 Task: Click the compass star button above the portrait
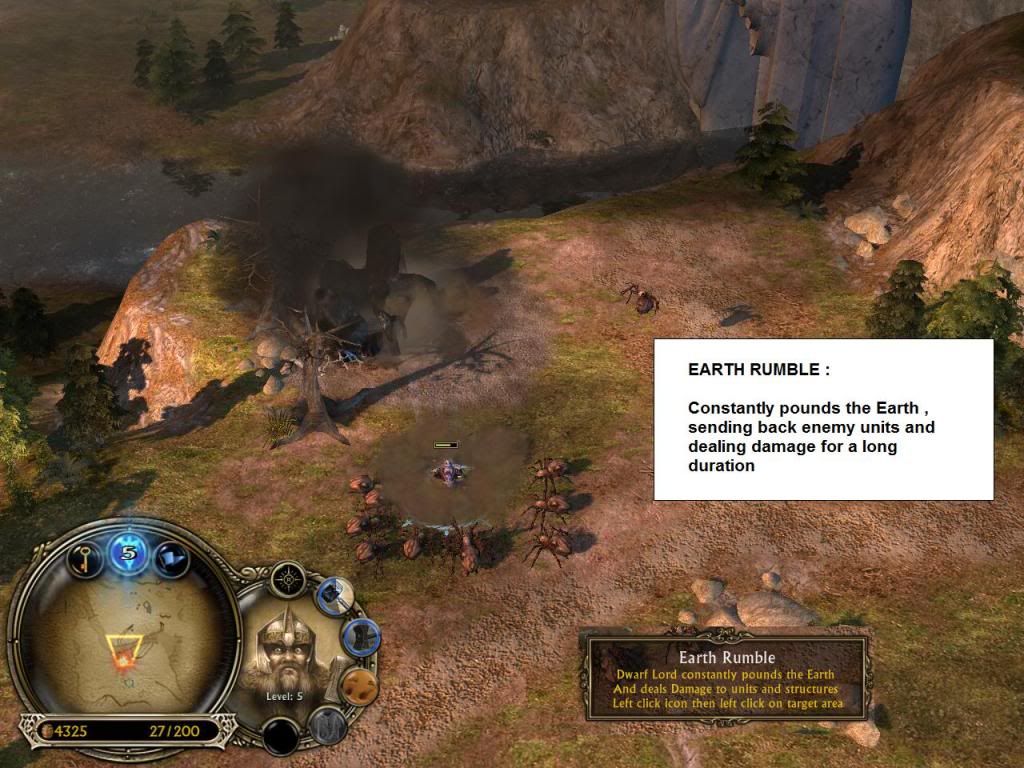(x=288, y=579)
